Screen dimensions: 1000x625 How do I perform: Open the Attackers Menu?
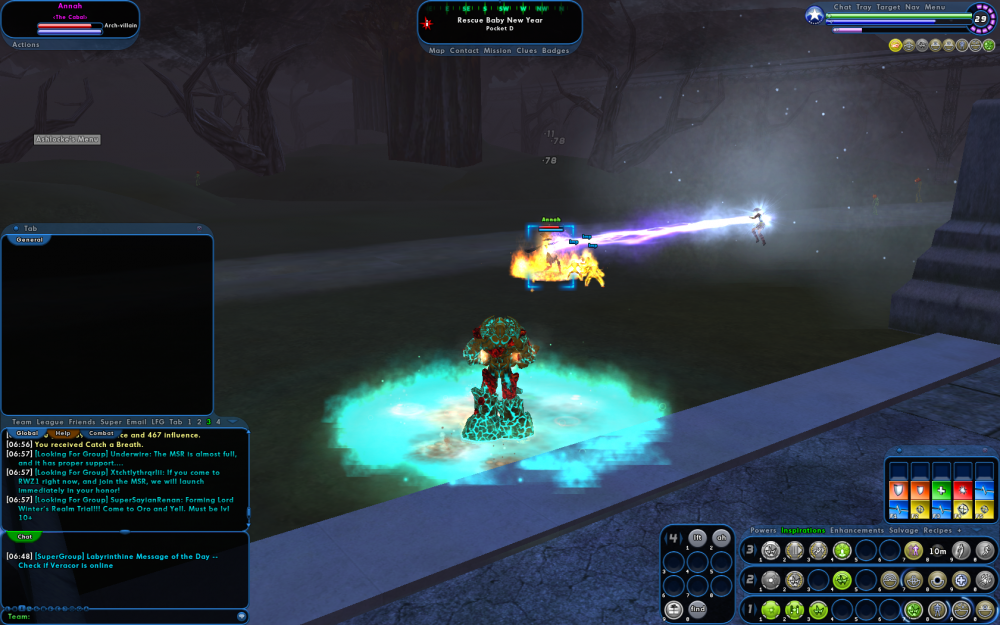click(x=67, y=139)
